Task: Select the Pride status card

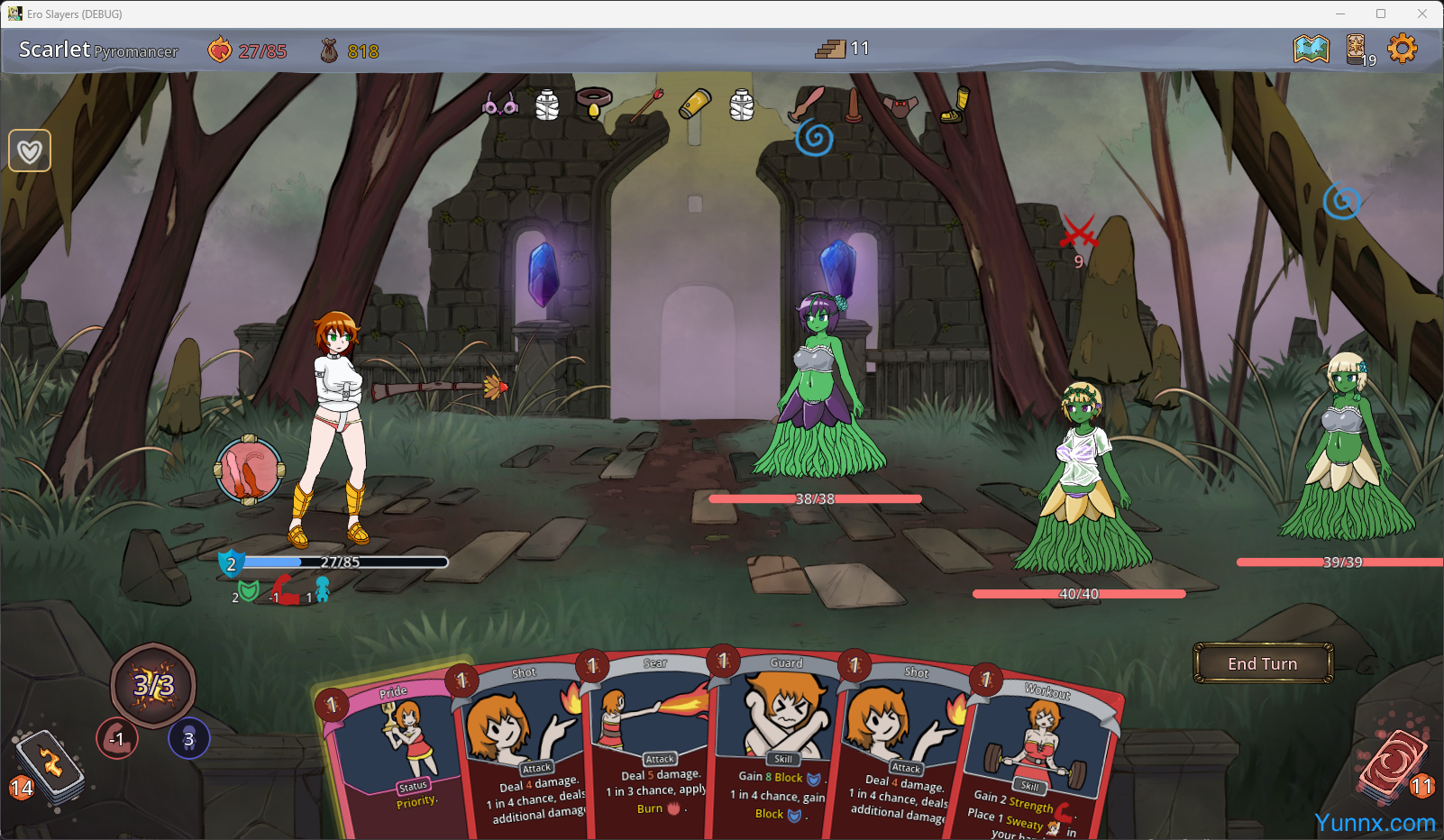Action: click(392, 757)
